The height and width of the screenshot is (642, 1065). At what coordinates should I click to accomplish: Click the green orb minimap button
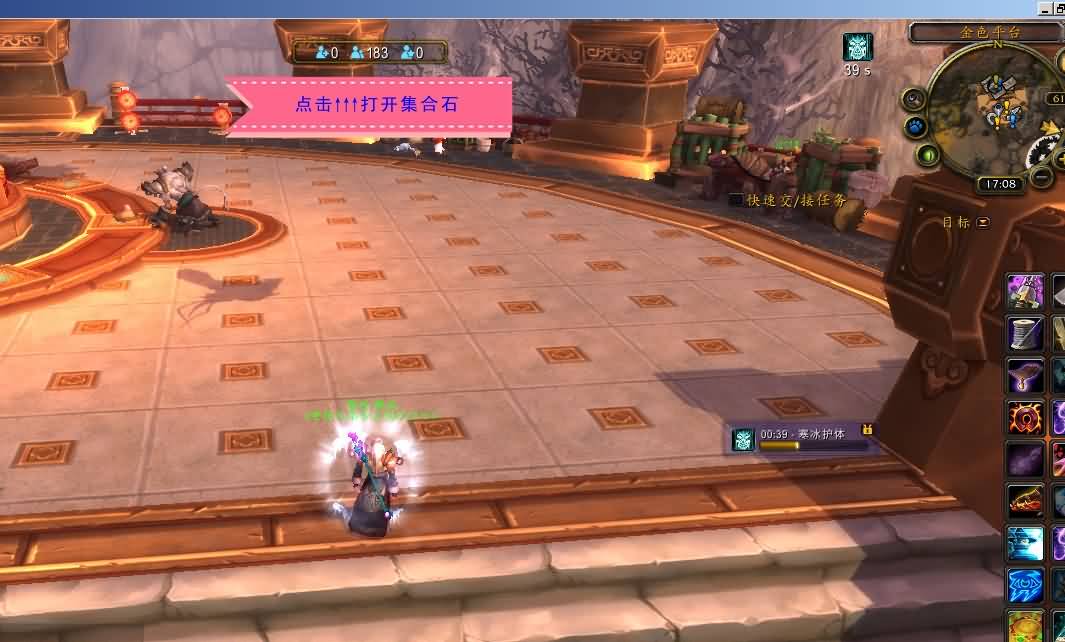click(x=928, y=155)
